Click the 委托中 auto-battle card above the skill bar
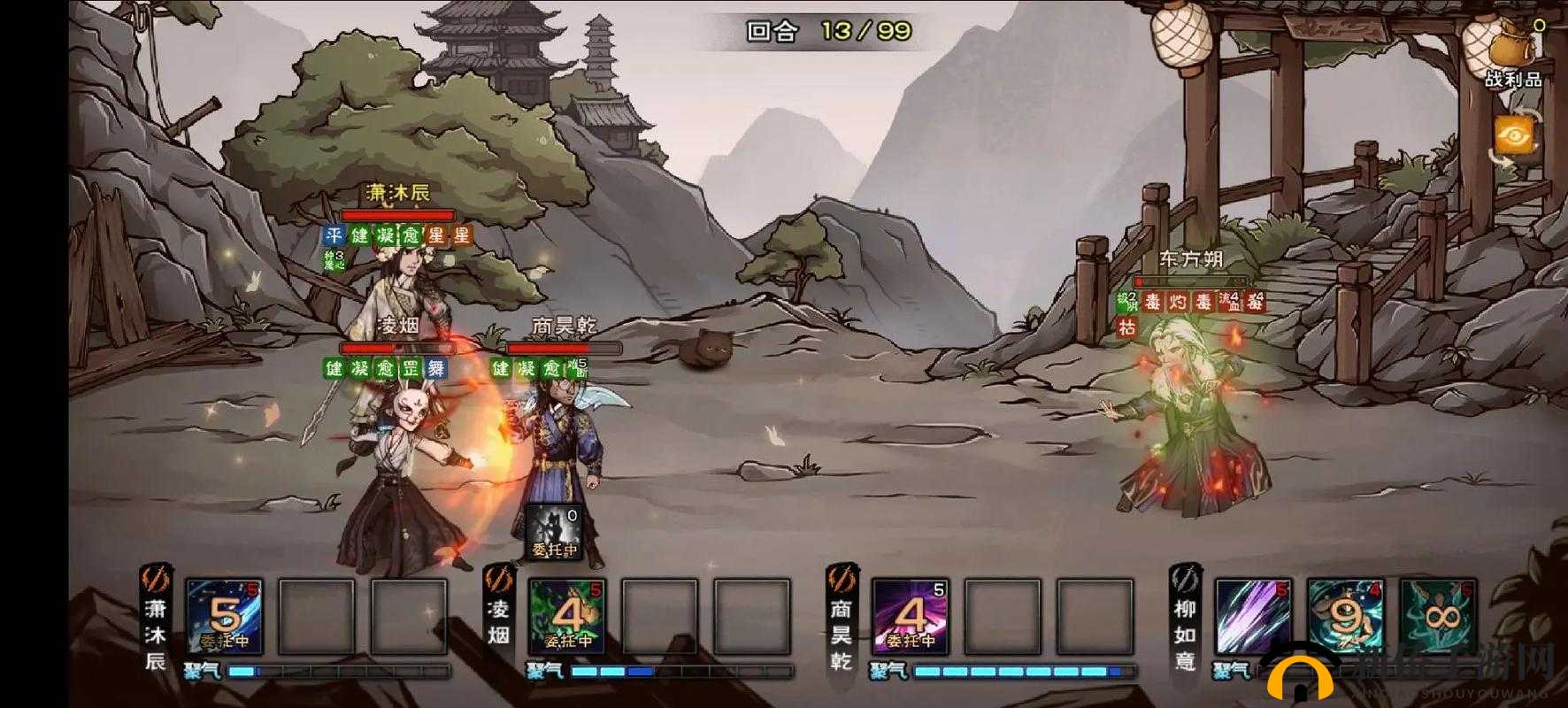Screen dimensions: 1568x708 pyautogui.click(x=555, y=532)
